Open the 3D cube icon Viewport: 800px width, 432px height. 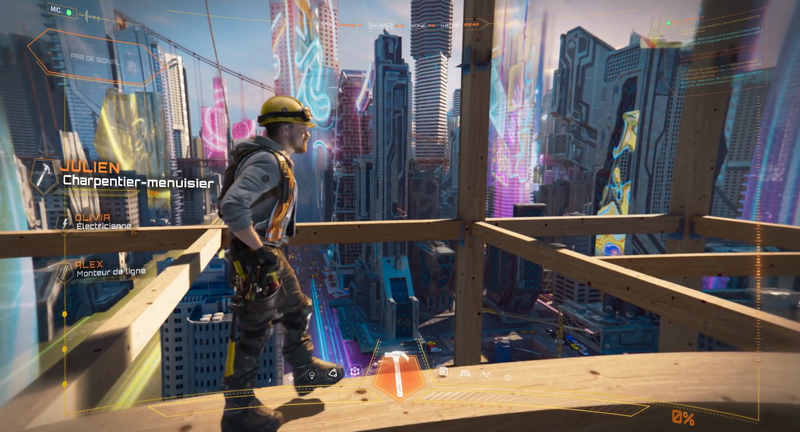coord(354,372)
